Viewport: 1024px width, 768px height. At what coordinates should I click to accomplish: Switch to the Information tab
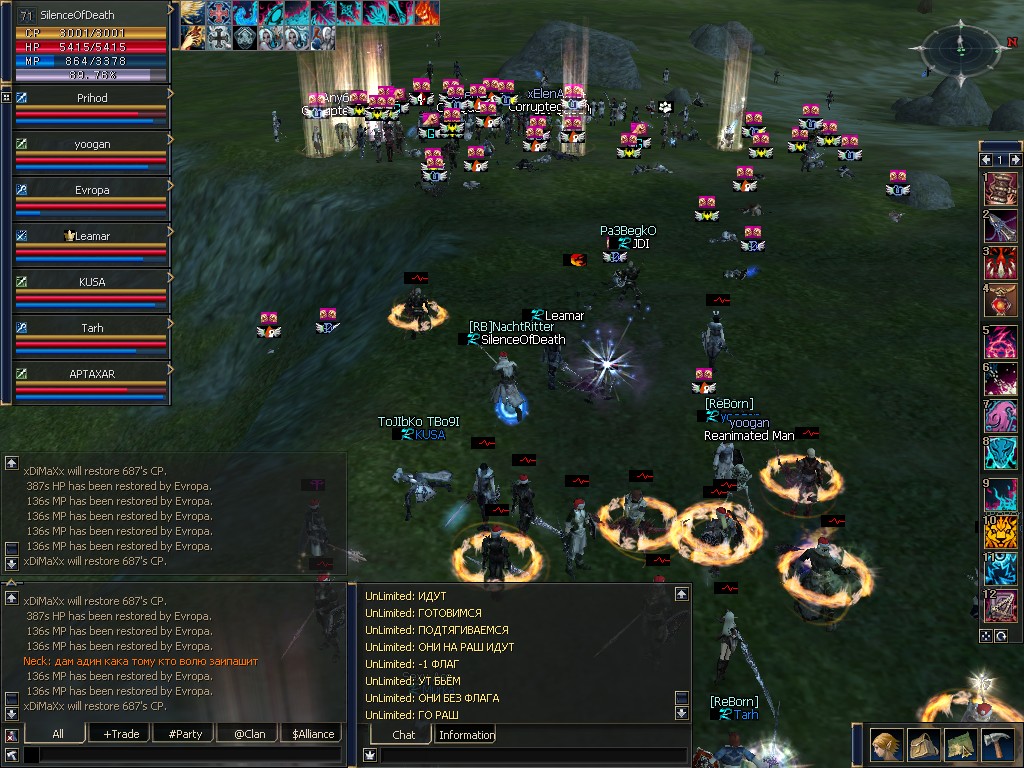click(466, 735)
